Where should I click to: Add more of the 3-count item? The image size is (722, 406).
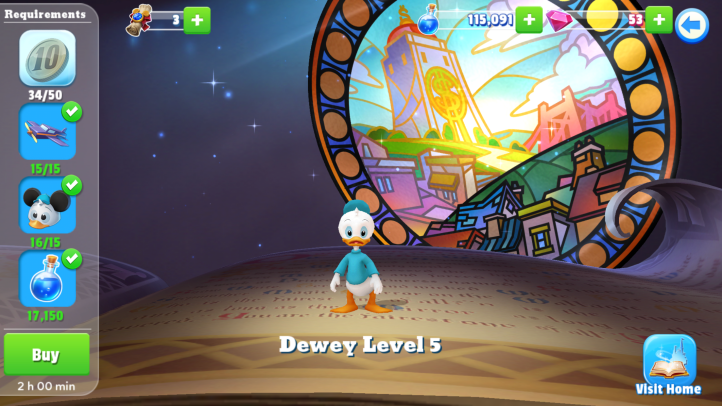[x=197, y=20]
